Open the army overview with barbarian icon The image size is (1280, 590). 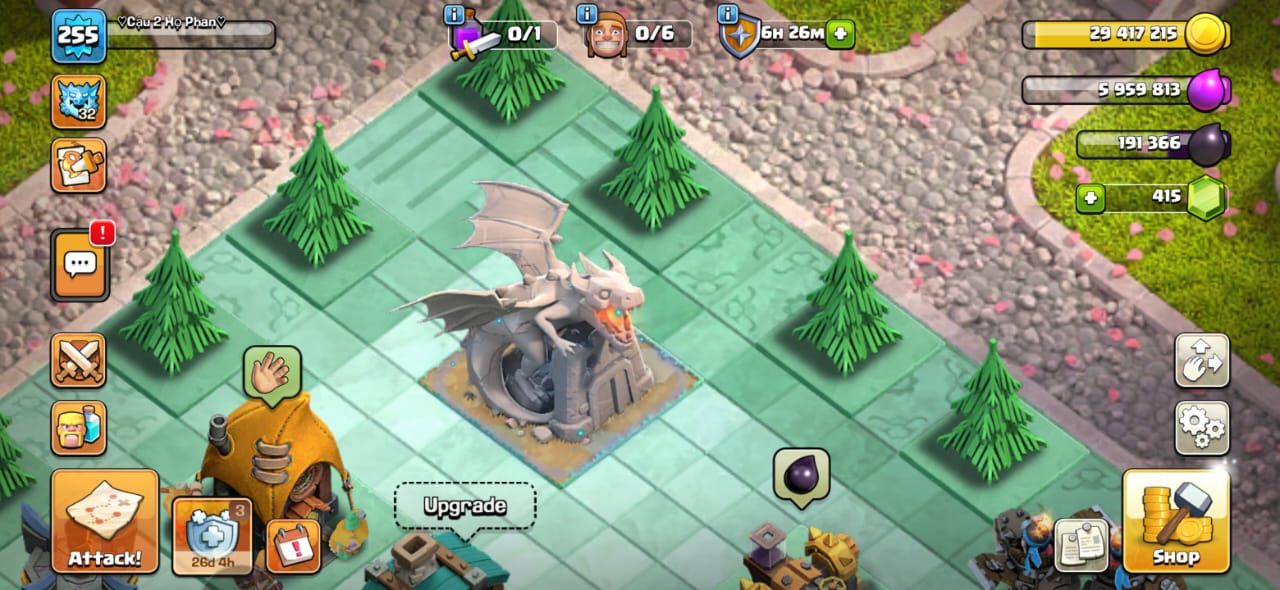point(78,427)
